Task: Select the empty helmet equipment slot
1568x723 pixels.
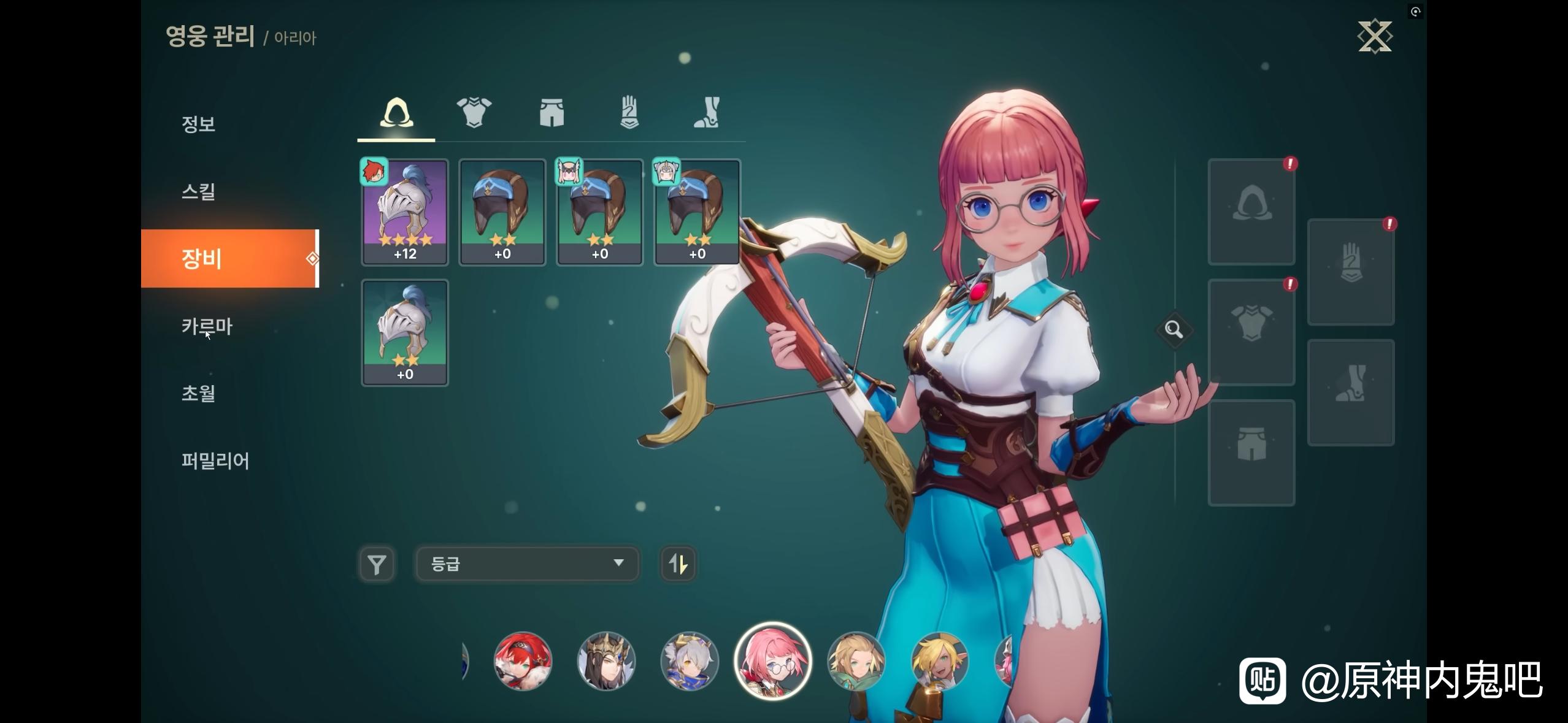Action: click(x=1251, y=212)
